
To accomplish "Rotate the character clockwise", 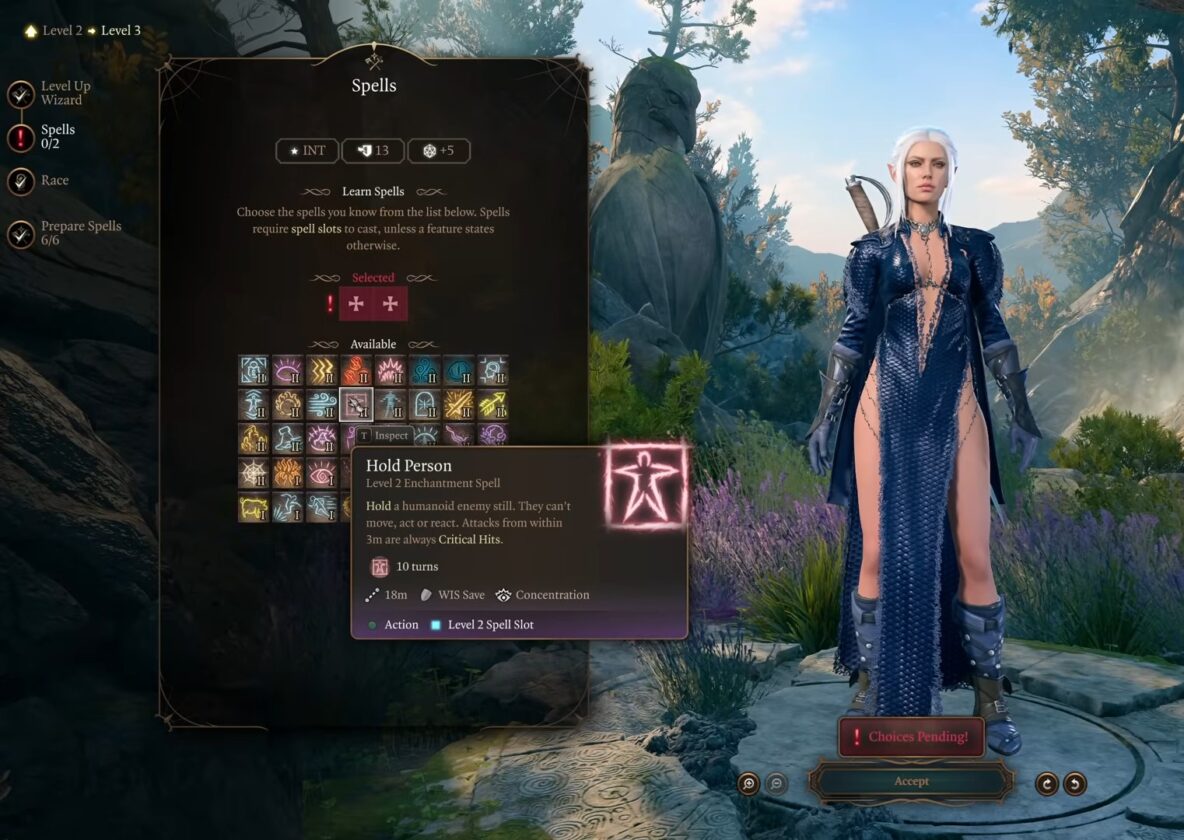I will click(x=1046, y=784).
